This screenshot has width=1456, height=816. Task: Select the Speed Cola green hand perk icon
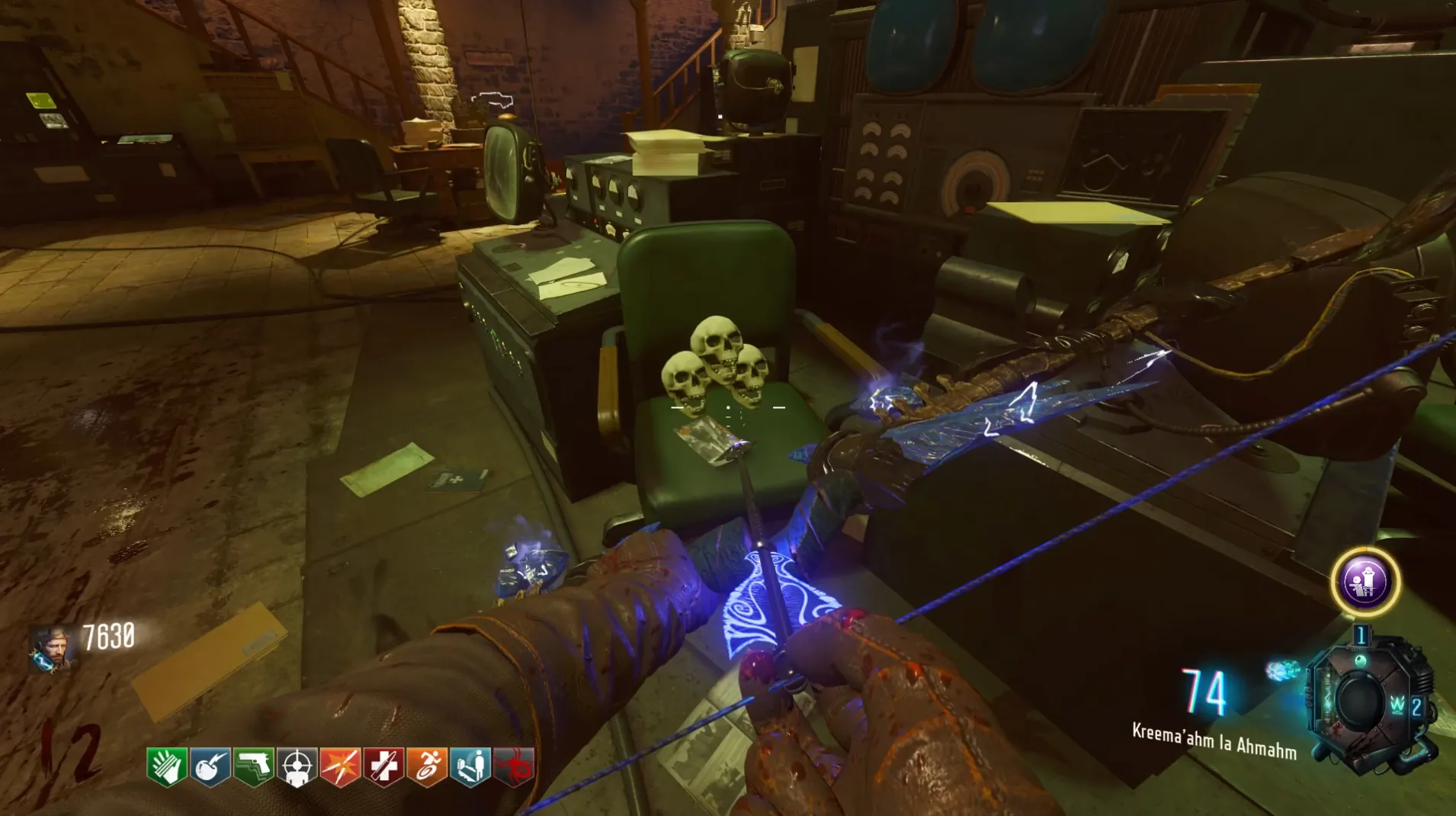click(167, 766)
